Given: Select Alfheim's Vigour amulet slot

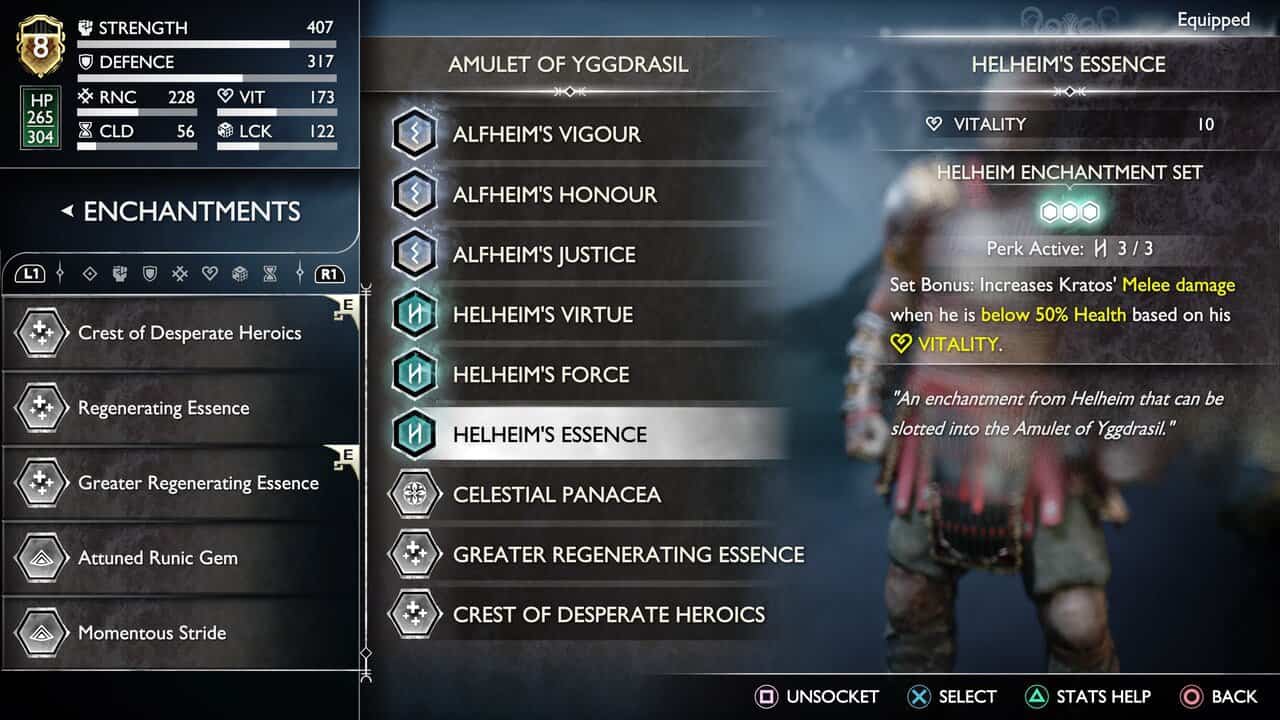Looking at the screenshot, I should pyautogui.click(x=546, y=134).
